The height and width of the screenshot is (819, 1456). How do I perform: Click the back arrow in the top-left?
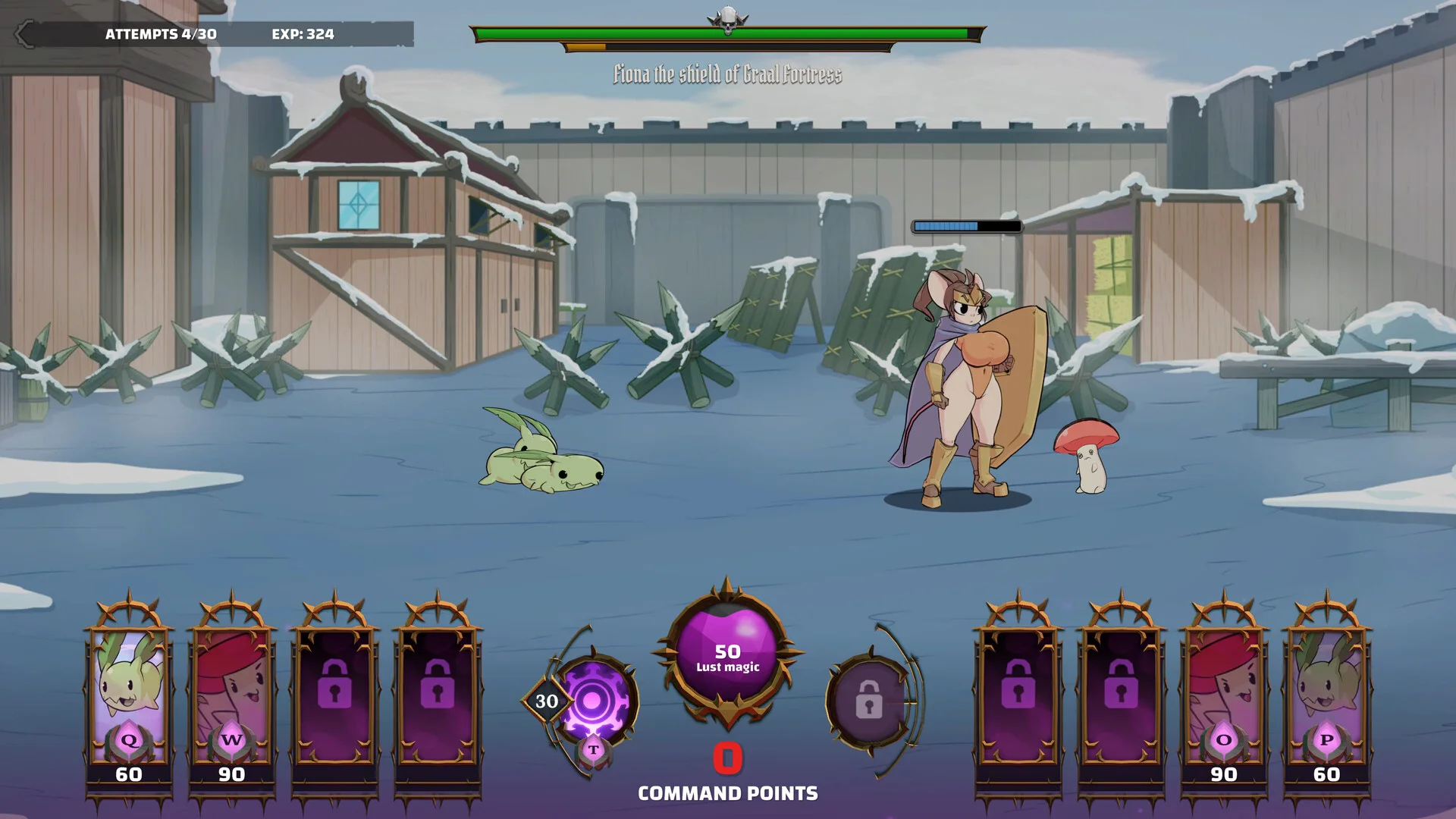click(x=25, y=34)
